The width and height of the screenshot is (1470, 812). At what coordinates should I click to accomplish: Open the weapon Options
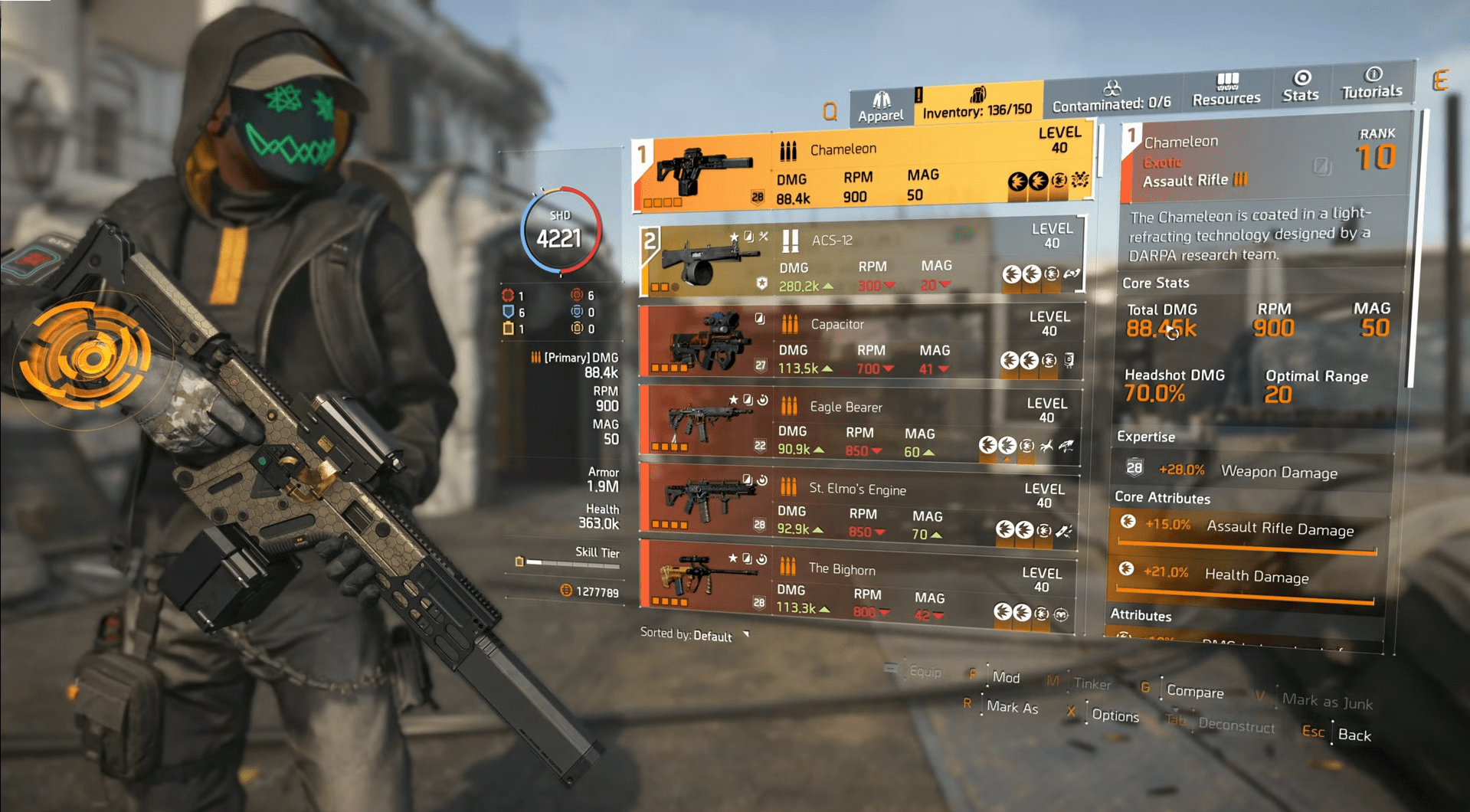click(1115, 715)
